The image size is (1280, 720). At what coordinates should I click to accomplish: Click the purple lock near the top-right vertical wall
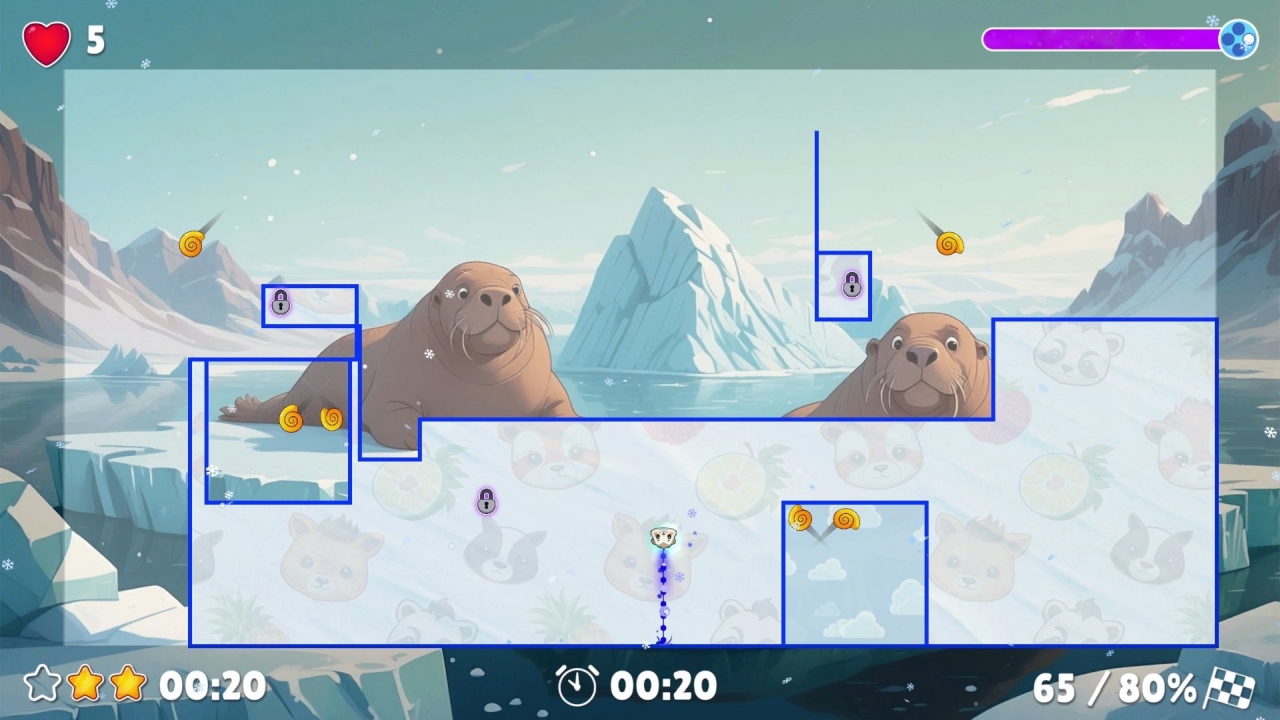click(x=849, y=284)
